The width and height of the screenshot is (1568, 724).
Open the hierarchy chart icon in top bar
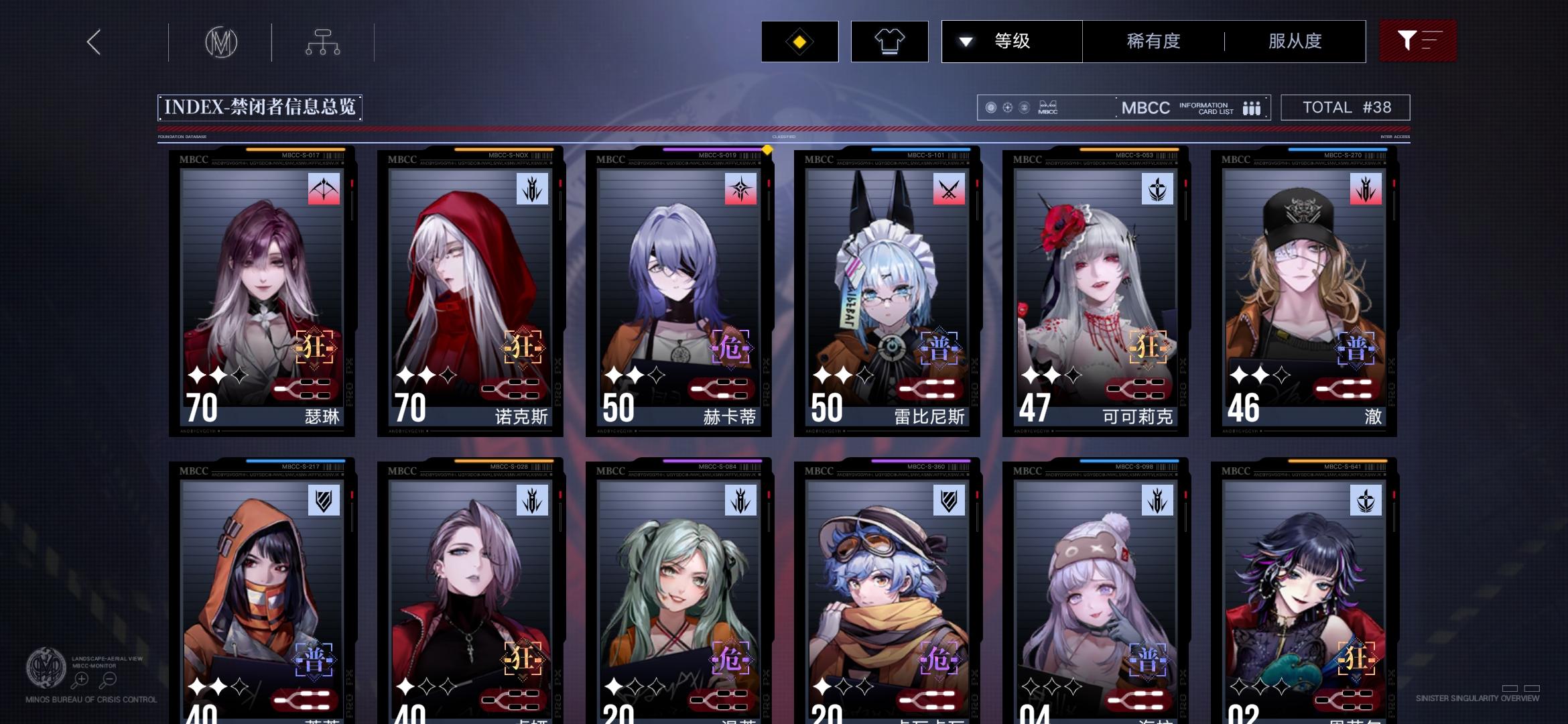[323, 41]
